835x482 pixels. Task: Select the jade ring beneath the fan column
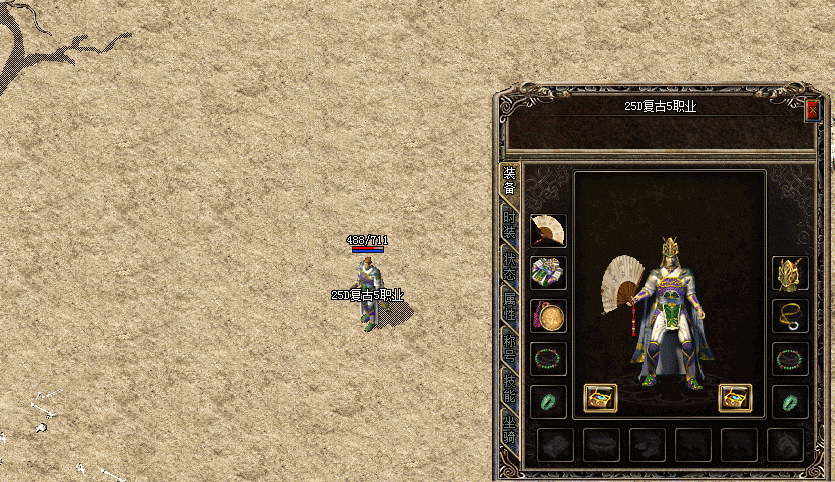[548, 402]
